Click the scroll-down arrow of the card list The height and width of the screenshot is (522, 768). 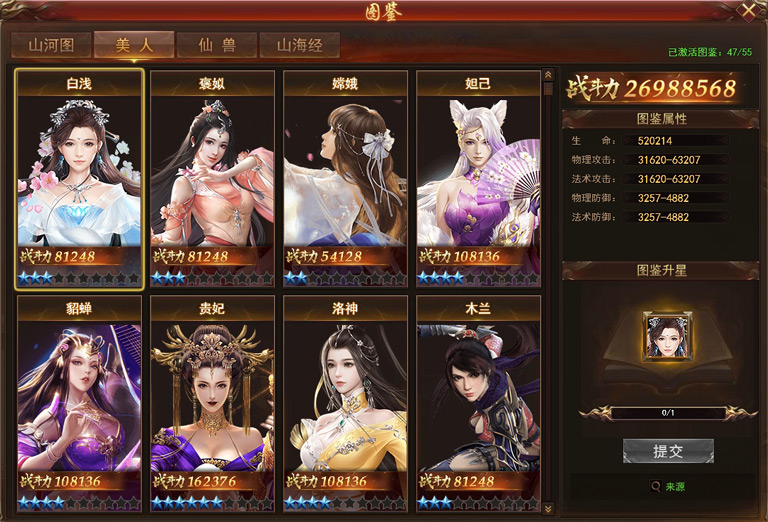547,509
